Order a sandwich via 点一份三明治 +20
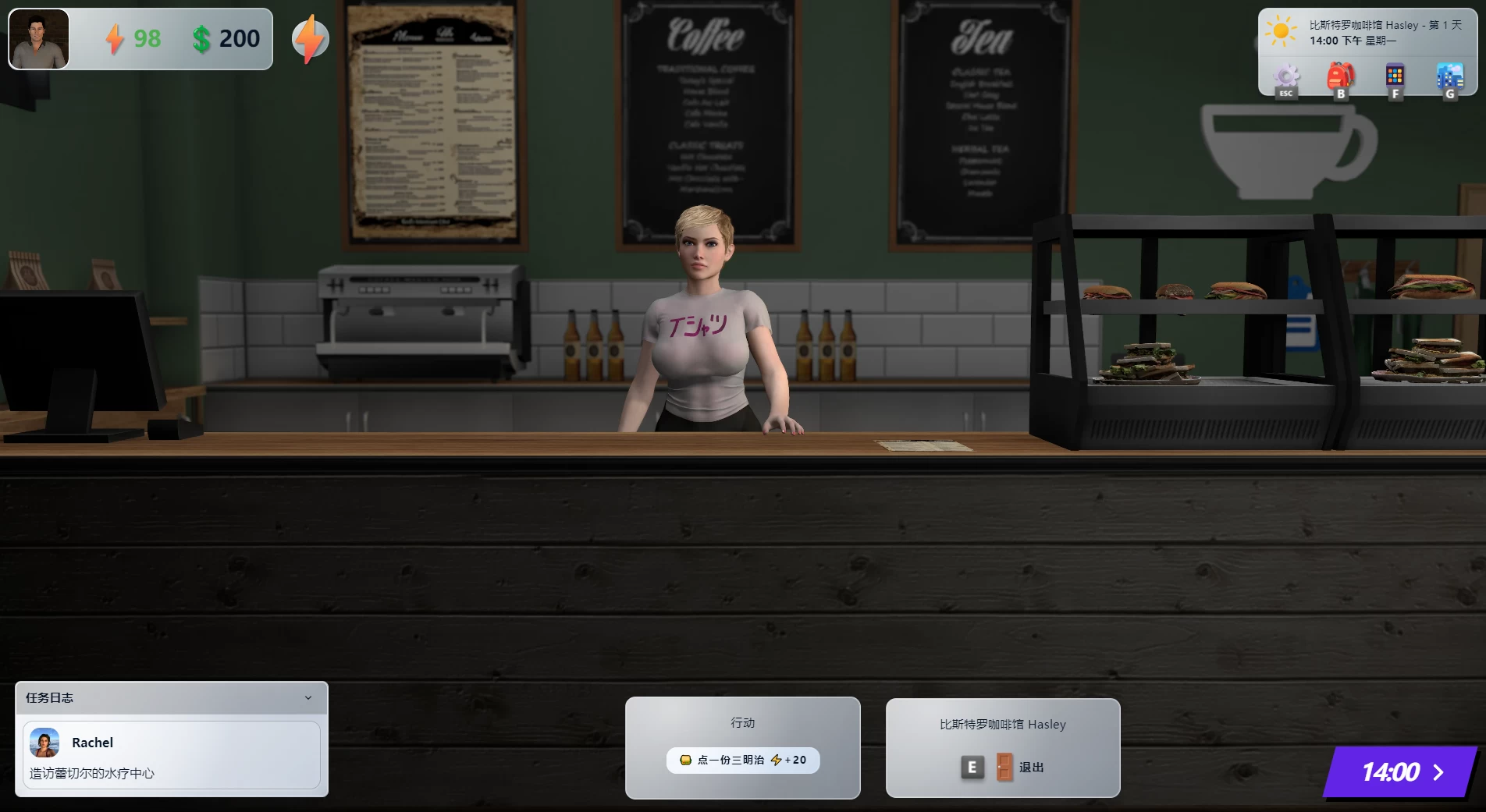 (742, 761)
